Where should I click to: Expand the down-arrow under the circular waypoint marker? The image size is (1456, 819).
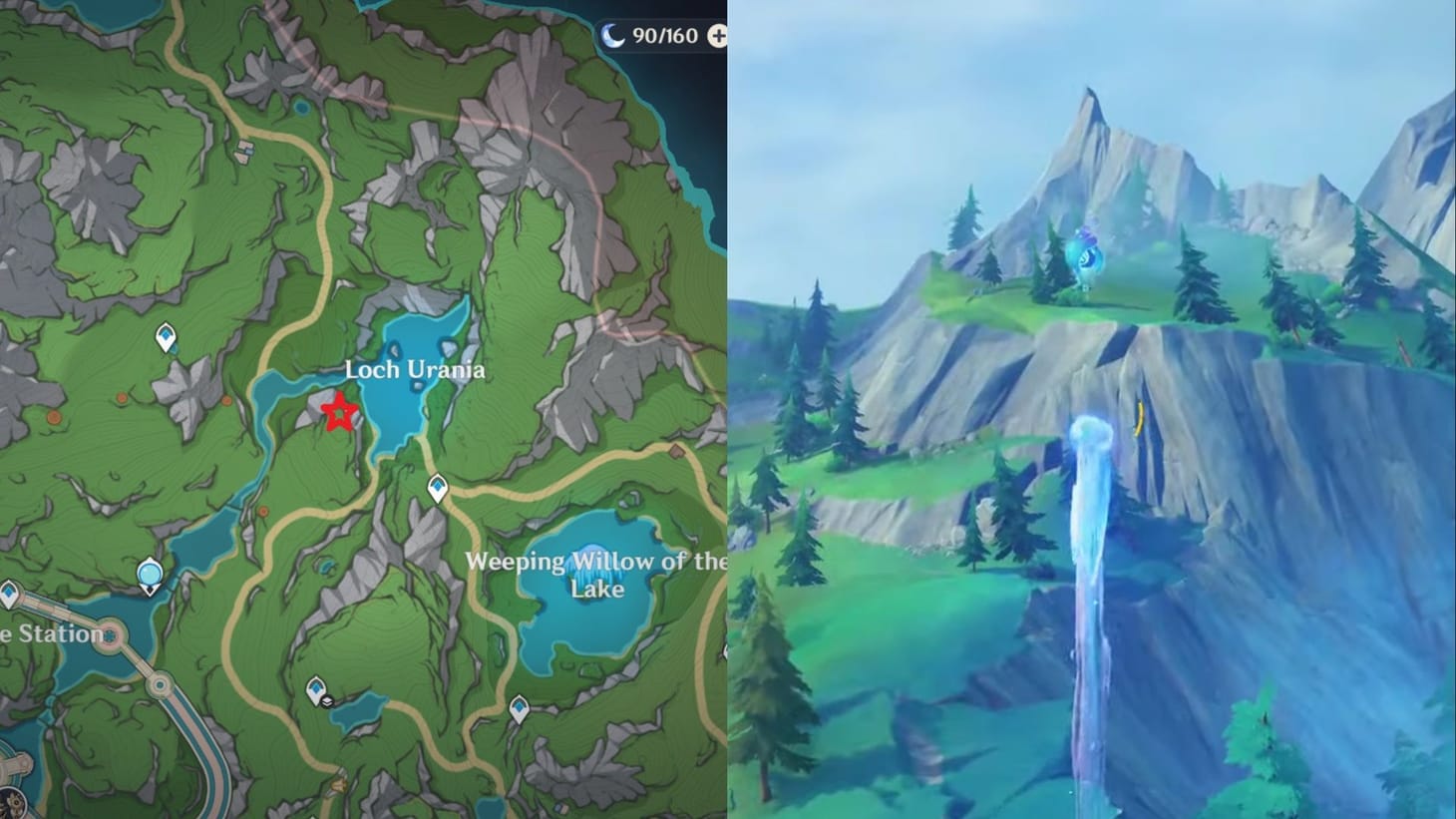click(x=150, y=591)
